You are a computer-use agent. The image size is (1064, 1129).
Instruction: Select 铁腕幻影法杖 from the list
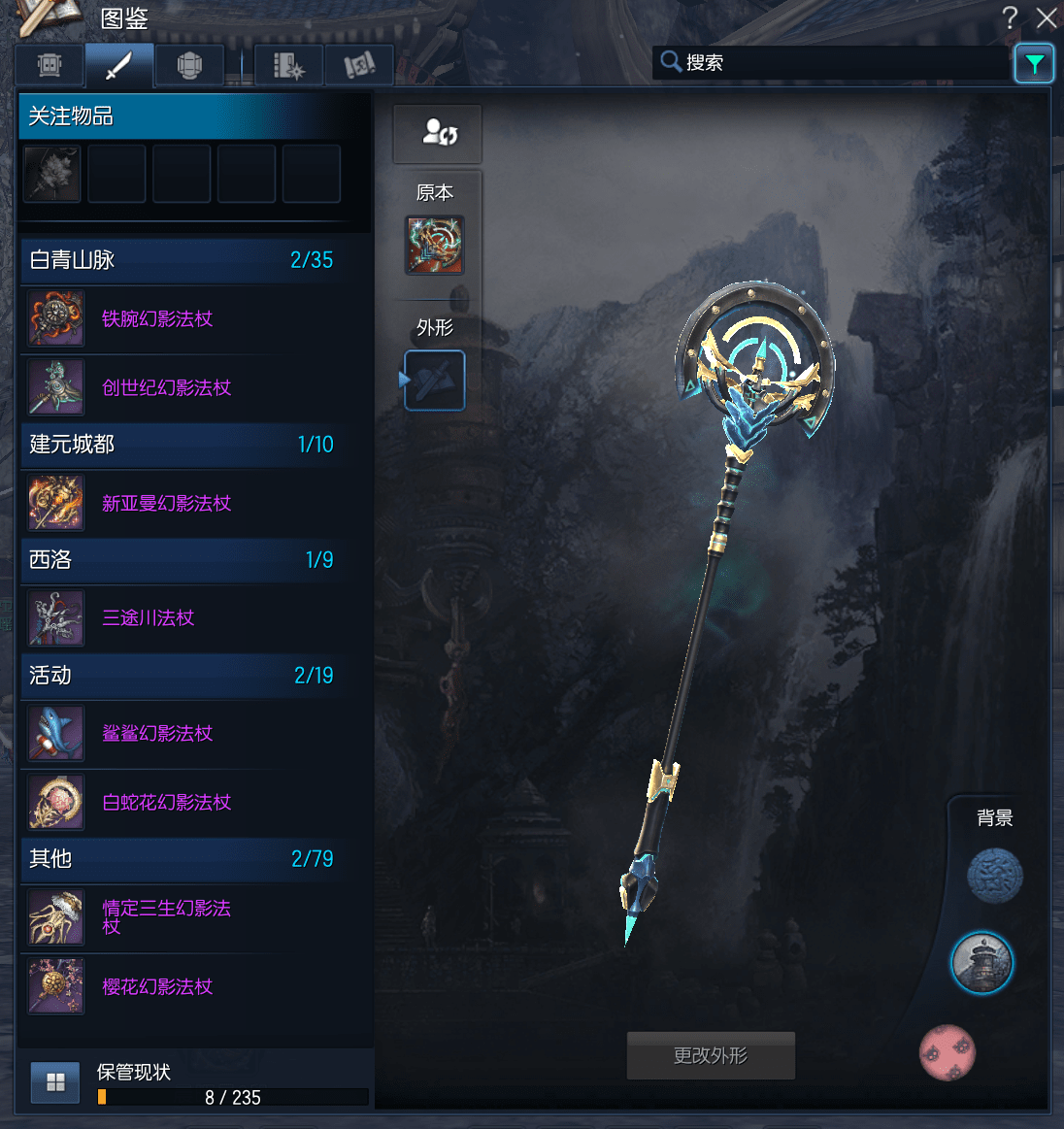157,319
